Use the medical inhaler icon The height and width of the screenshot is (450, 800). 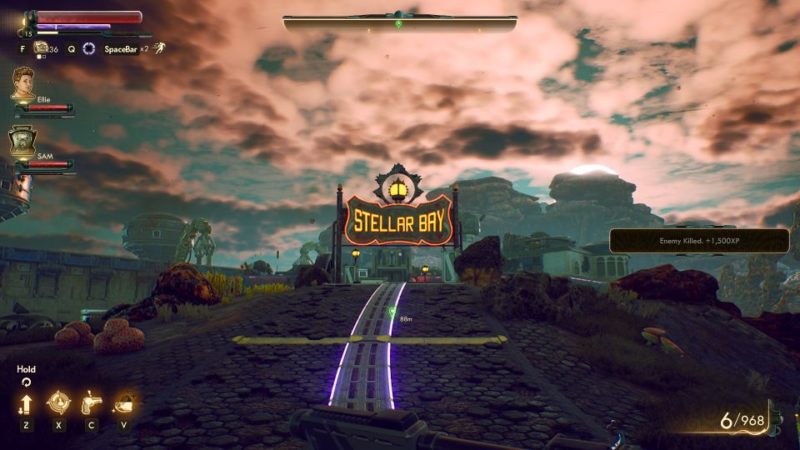click(x=41, y=48)
